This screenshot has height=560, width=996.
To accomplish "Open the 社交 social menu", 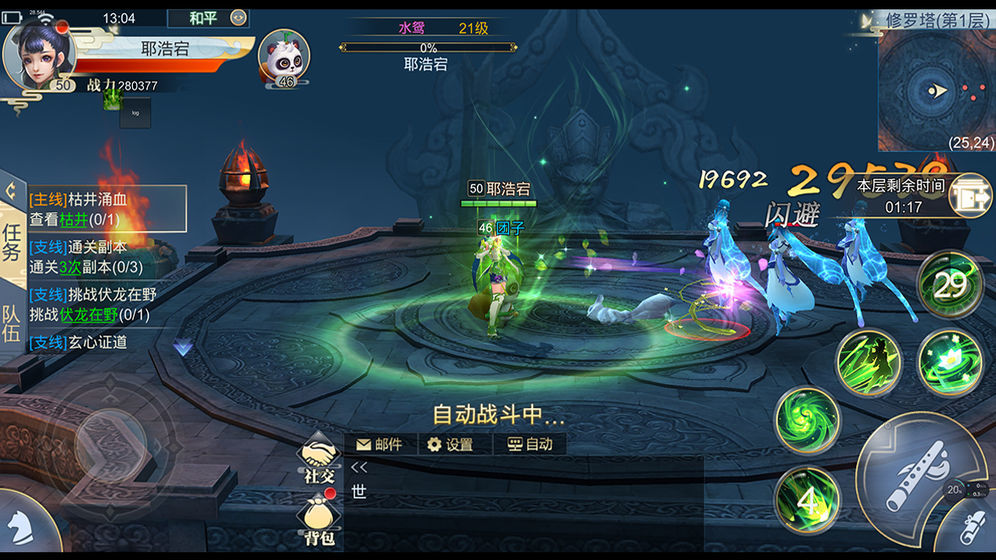I will (318, 460).
